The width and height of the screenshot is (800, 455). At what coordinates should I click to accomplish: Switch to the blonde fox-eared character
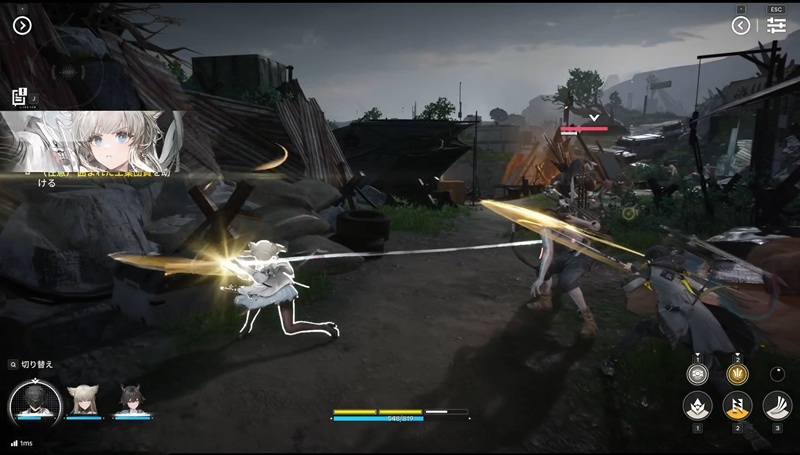tap(83, 401)
